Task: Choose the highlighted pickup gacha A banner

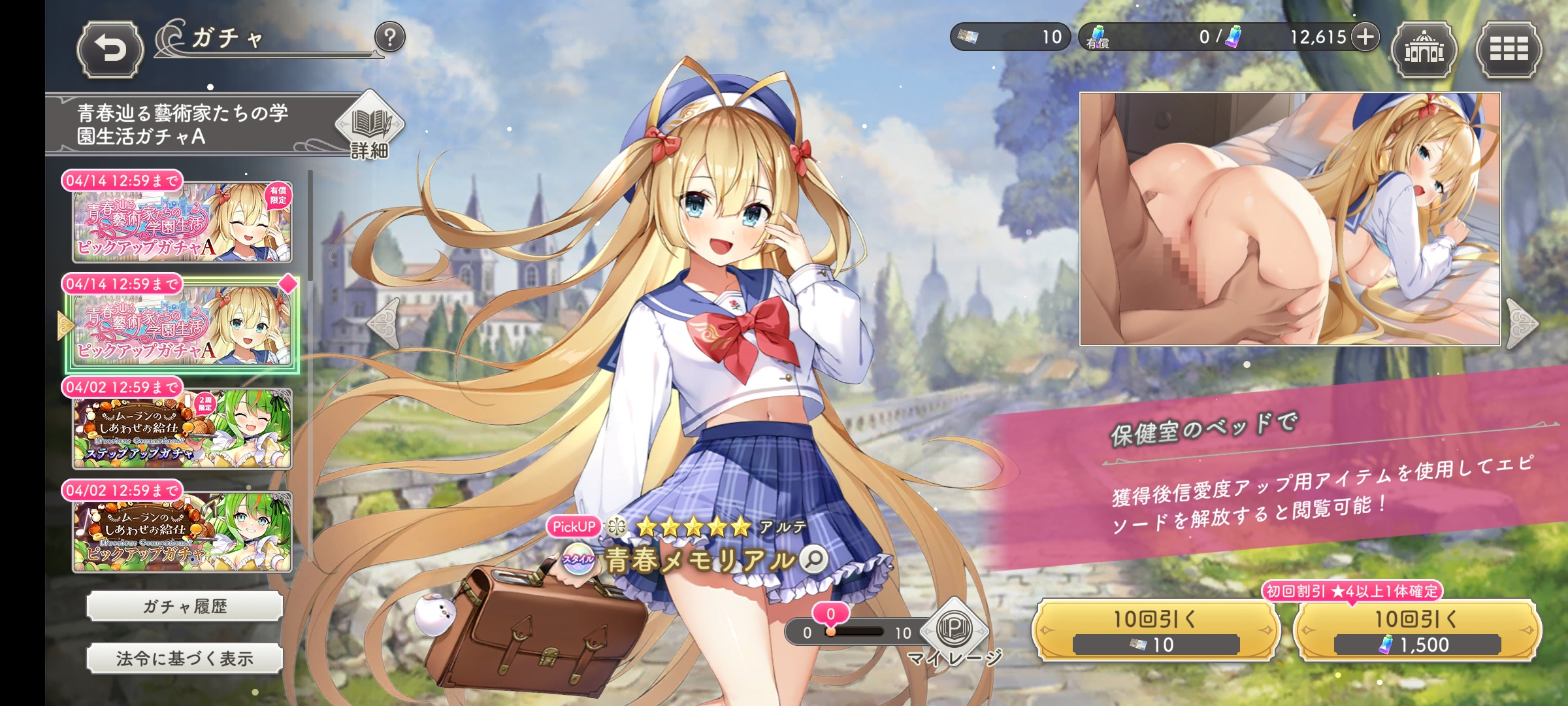Action: coord(182,326)
